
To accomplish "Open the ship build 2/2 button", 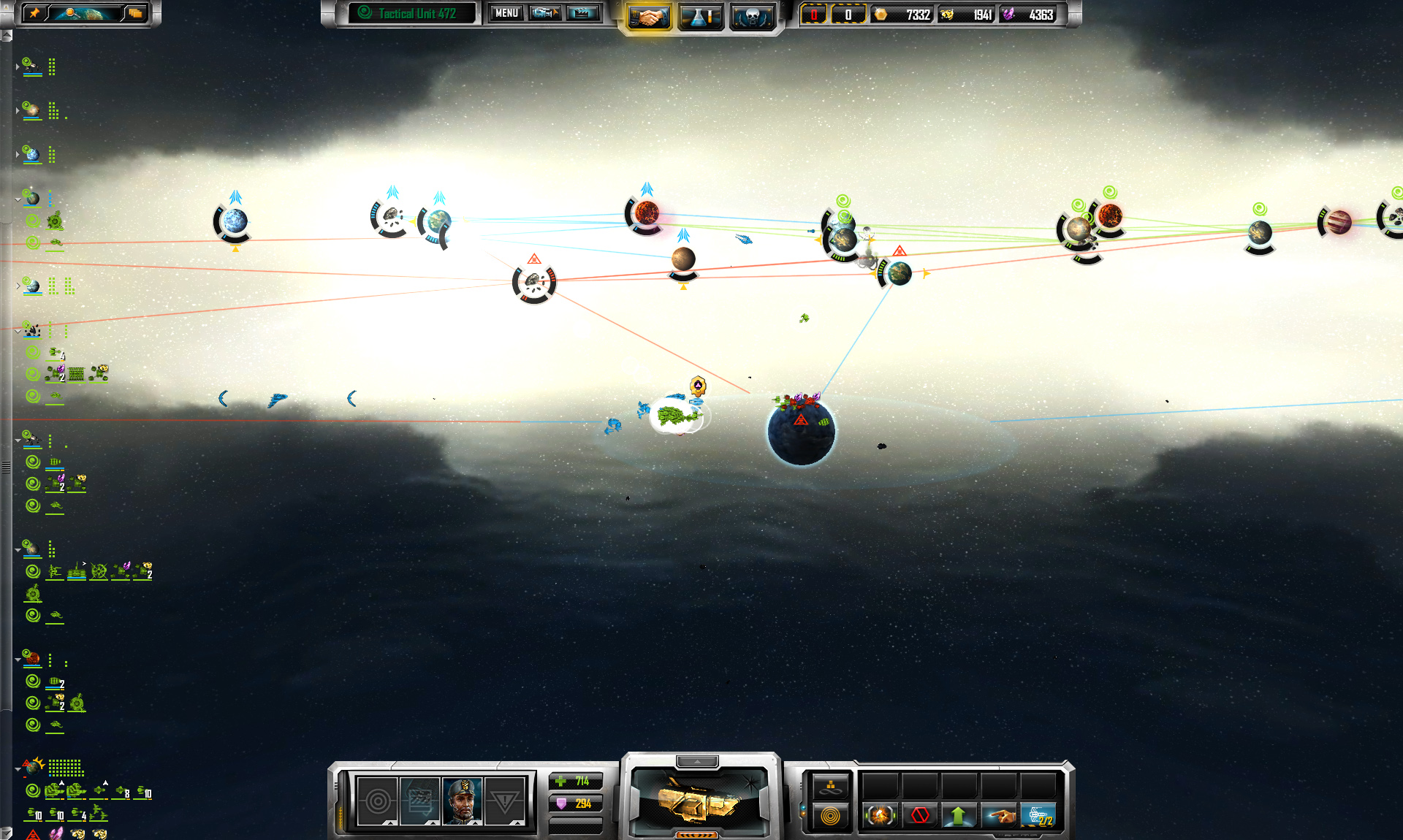I will tap(1038, 814).
